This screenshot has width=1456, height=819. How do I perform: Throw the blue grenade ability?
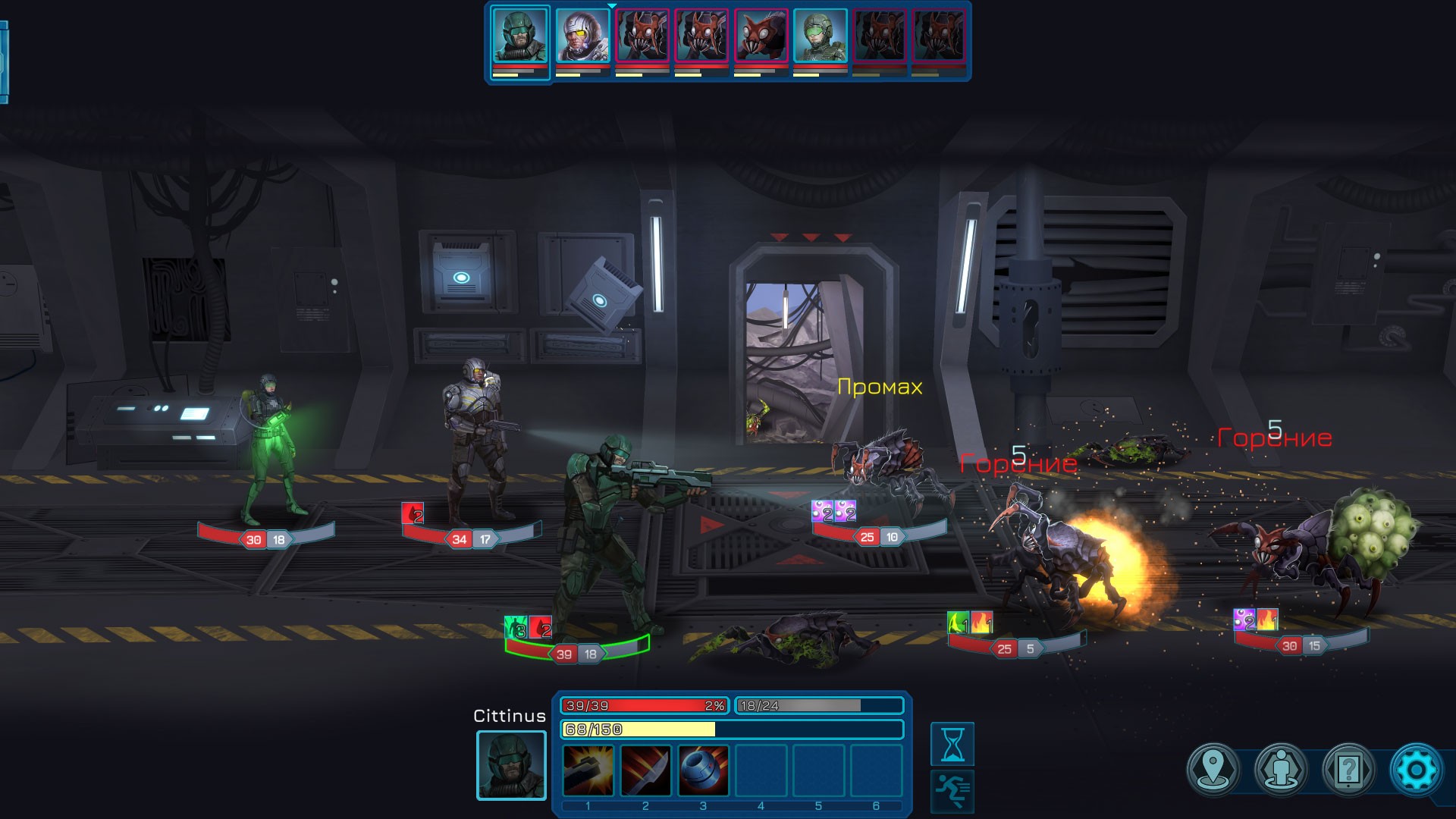[703, 770]
